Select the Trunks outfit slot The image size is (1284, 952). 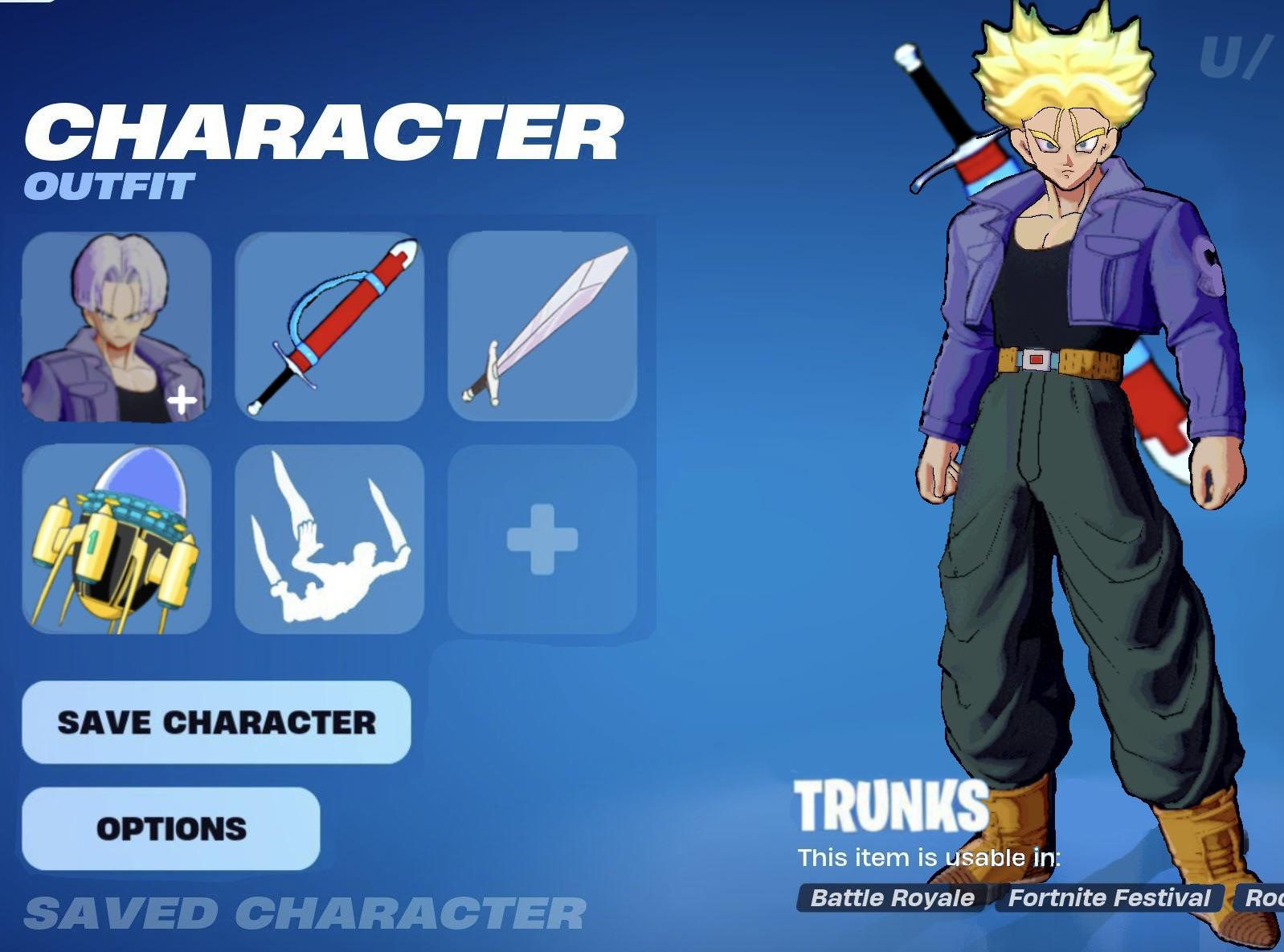117,325
